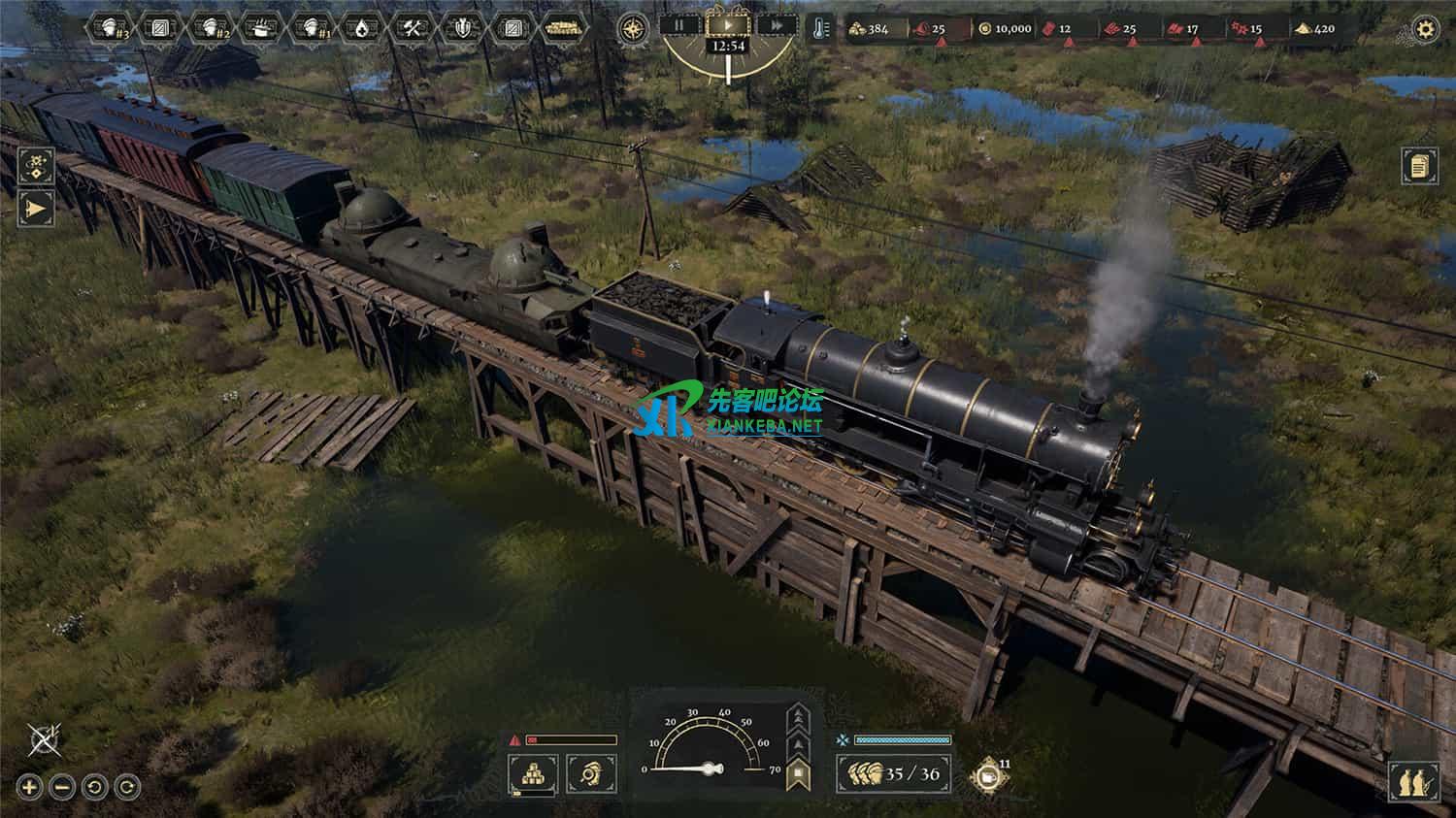
Task: Open the crew 35 / 36 panel
Action: click(x=894, y=773)
